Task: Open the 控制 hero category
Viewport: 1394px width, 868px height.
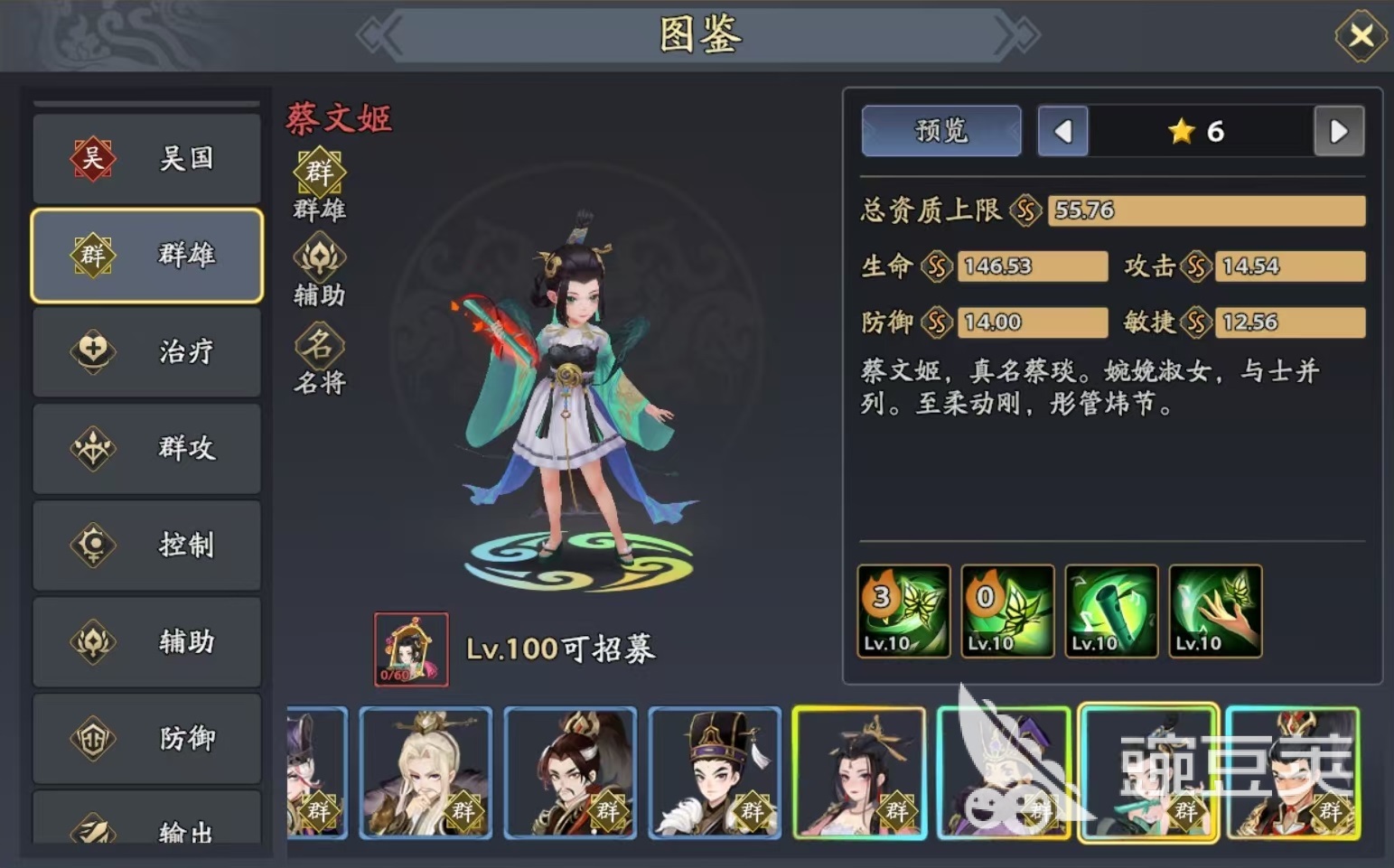Action: pos(146,545)
